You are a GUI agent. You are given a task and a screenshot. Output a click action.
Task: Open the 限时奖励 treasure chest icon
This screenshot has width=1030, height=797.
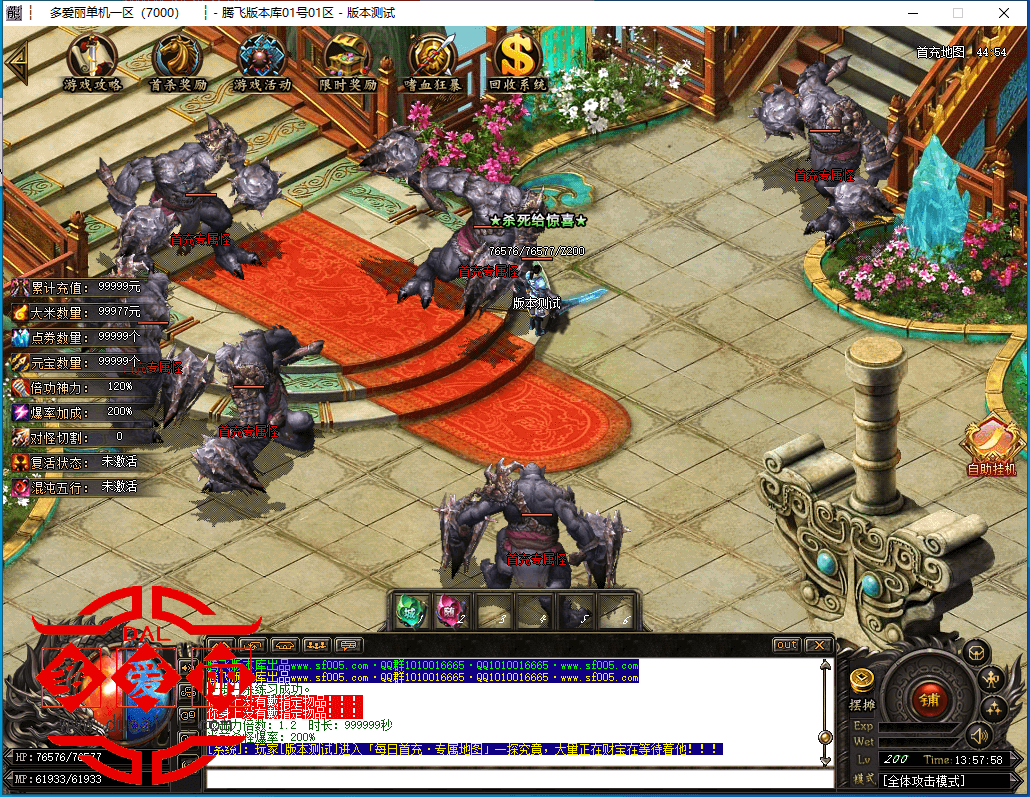tap(347, 60)
